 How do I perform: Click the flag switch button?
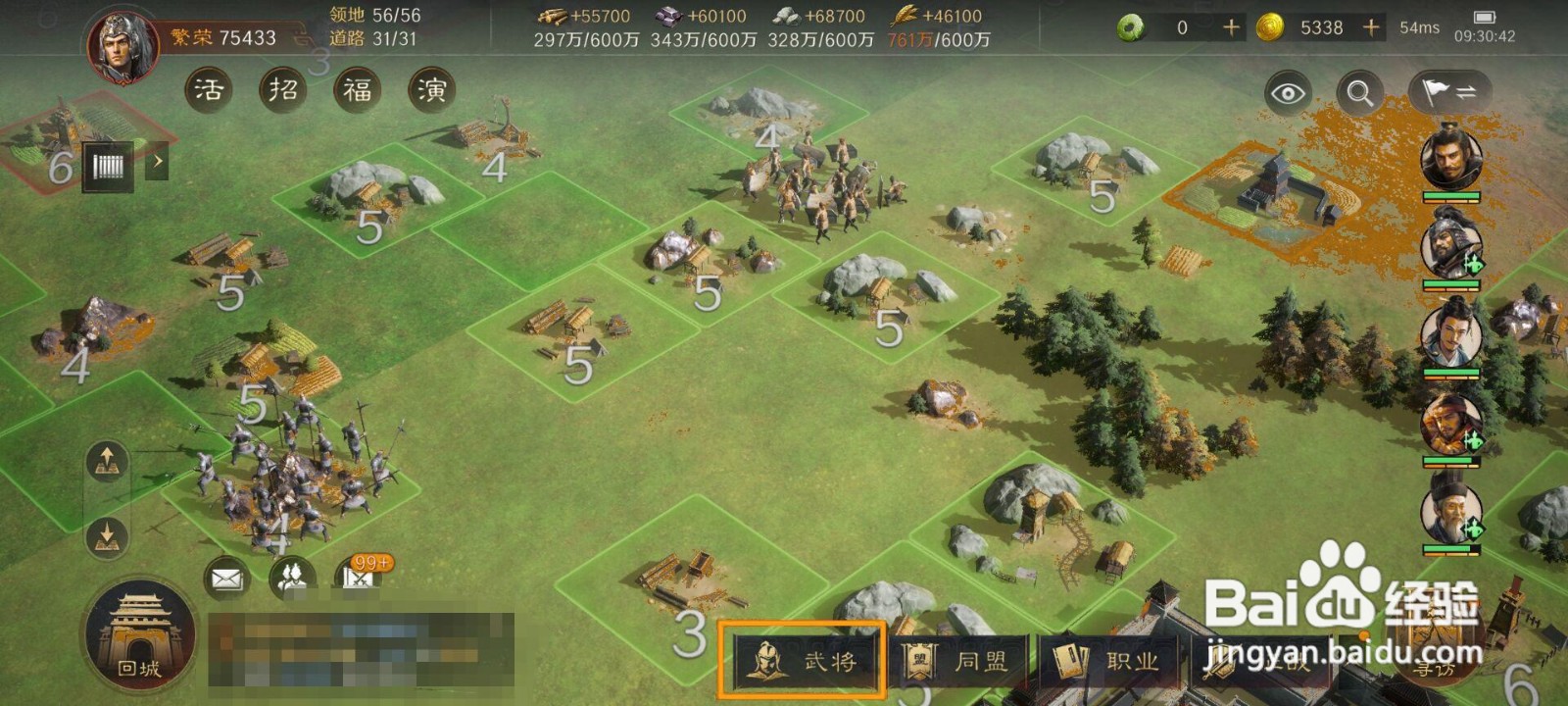tap(1448, 93)
